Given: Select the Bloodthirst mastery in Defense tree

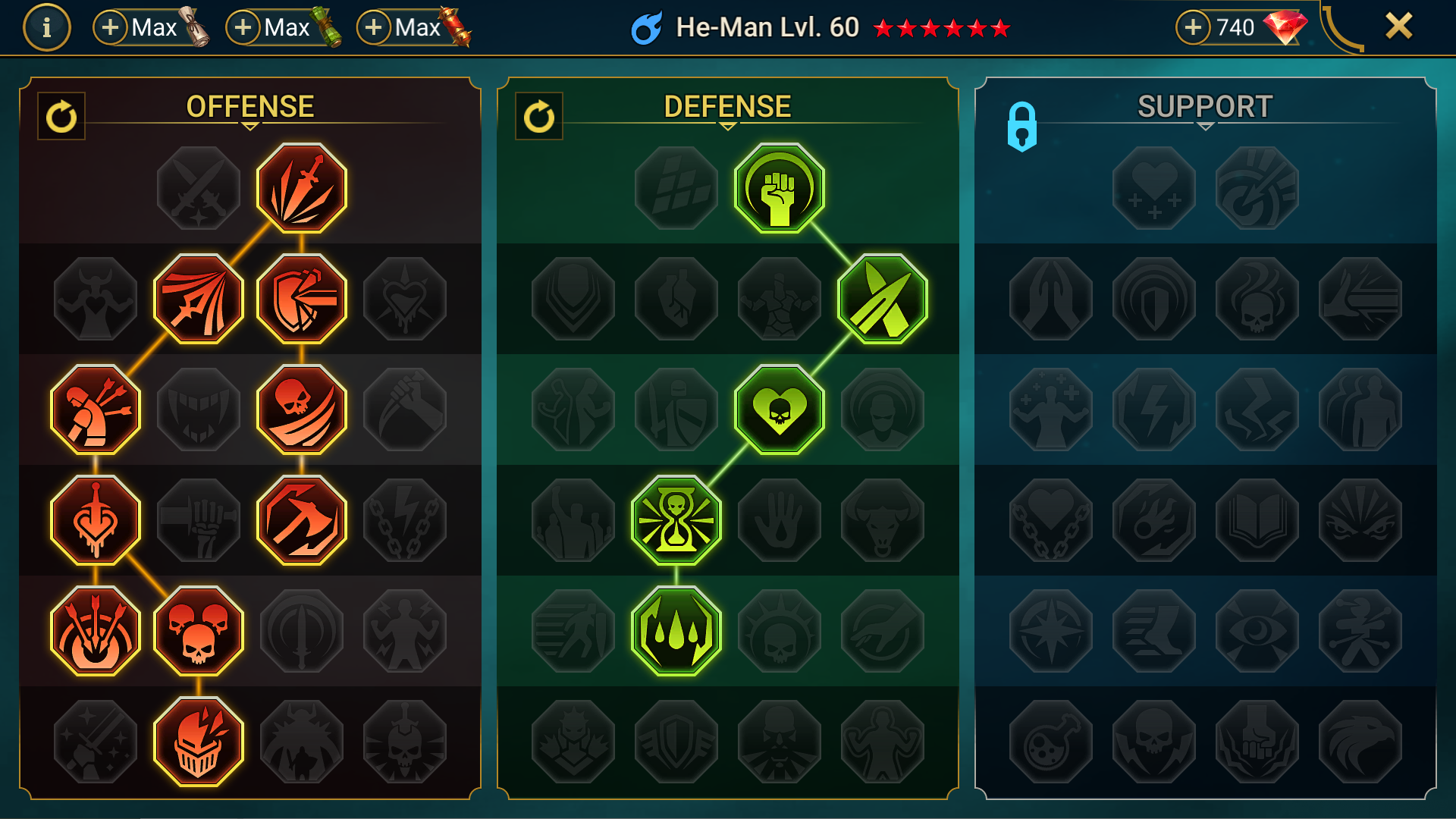Looking at the screenshot, I should click(x=779, y=409).
